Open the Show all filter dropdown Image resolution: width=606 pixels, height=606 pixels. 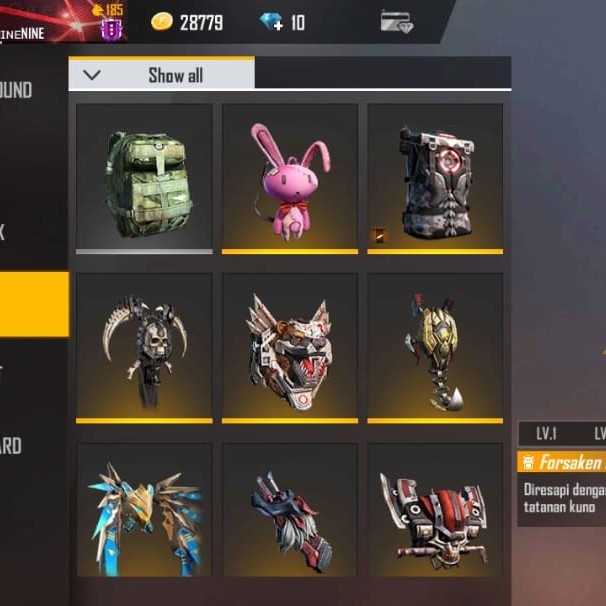click(161, 75)
